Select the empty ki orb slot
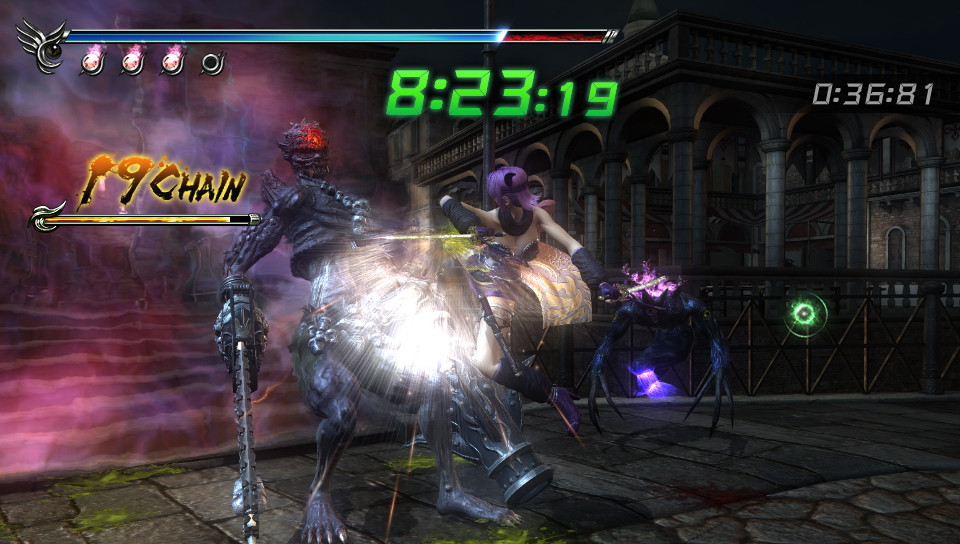The height and width of the screenshot is (544, 960). tap(211, 64)
